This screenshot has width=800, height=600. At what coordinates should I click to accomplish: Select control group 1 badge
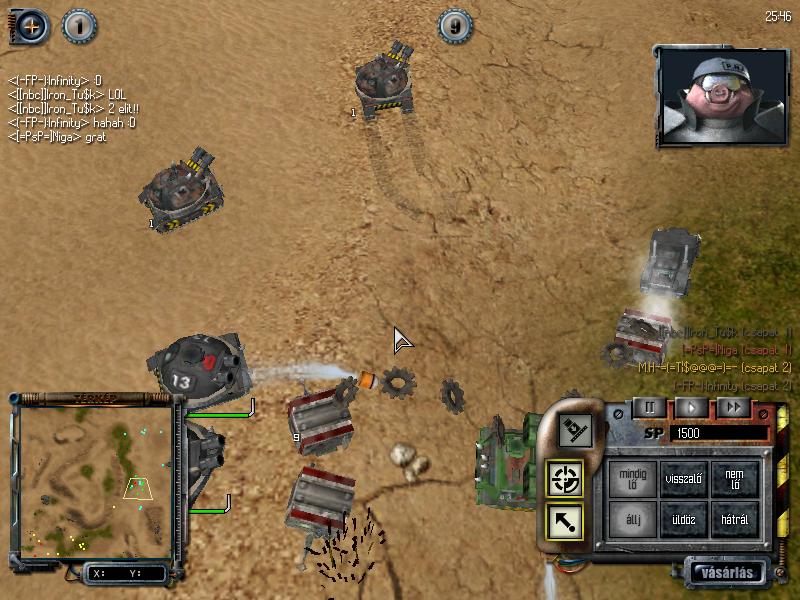tap(79, 25)
